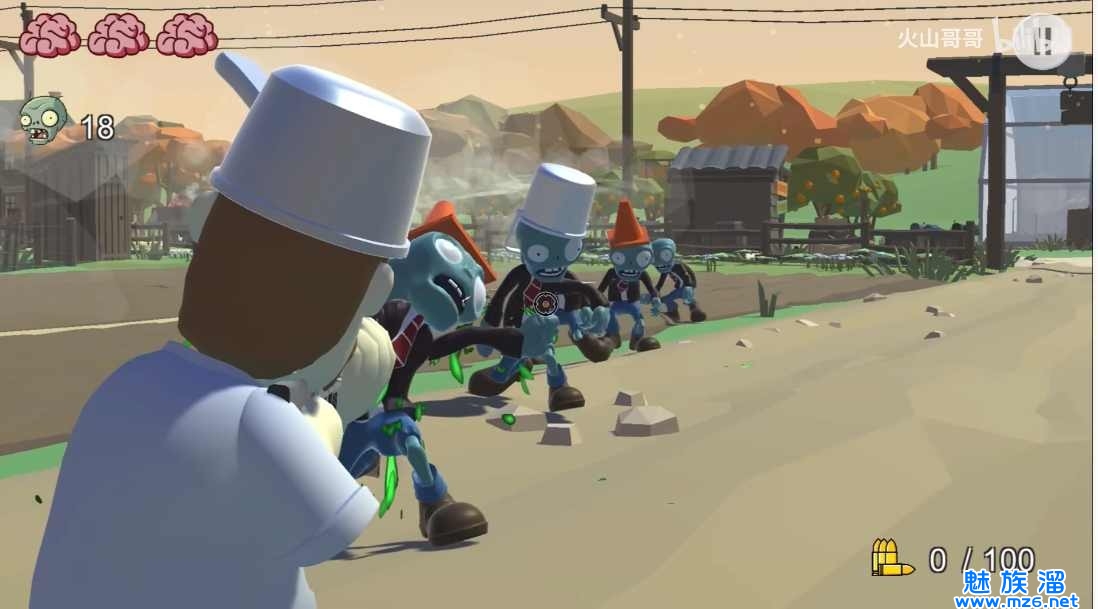
Task: Select the yellow bullets ammo icon
Action: (891, 558)
